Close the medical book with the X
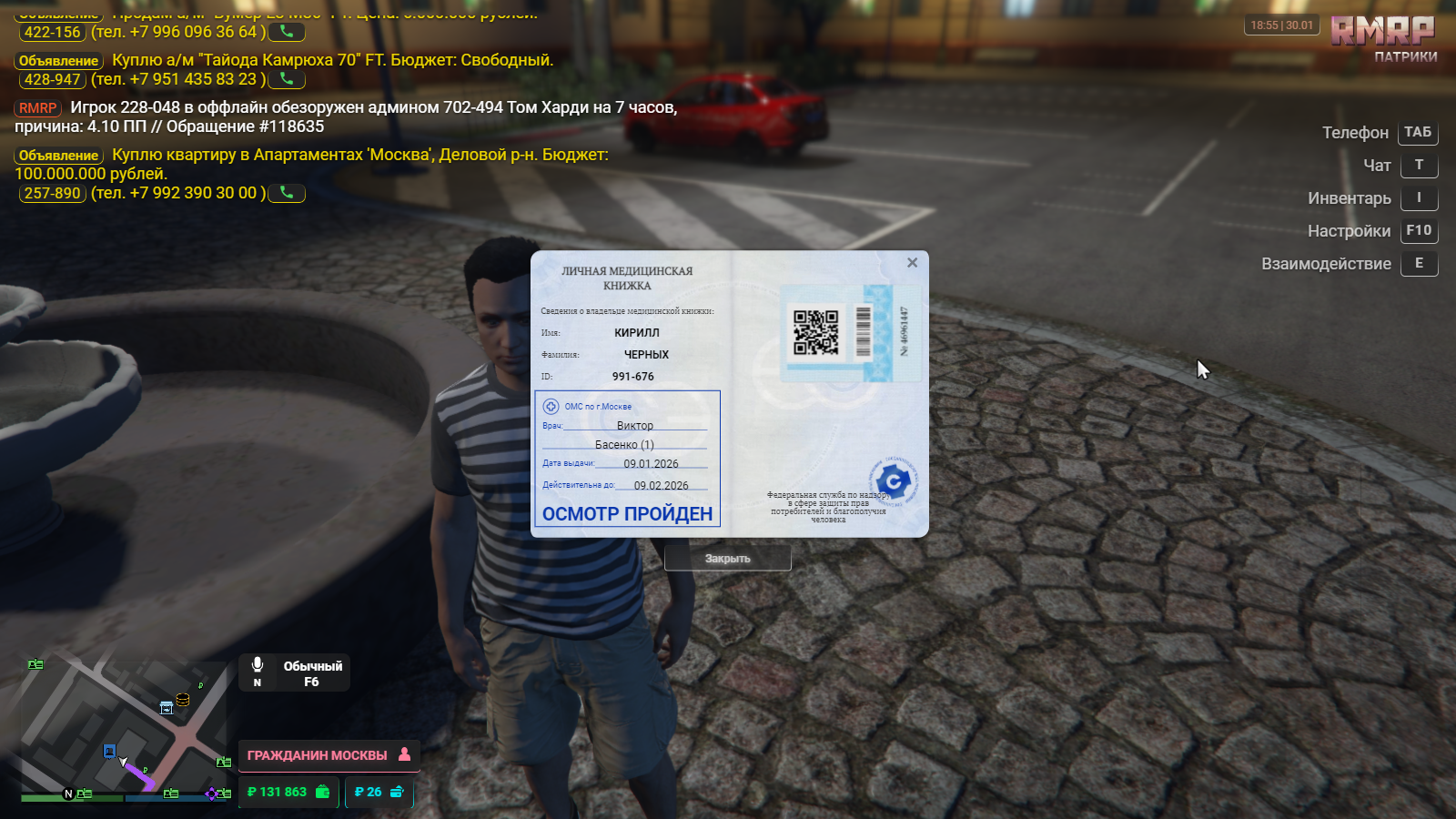Viewport: 1456px width, 819px height. [912, 263]
